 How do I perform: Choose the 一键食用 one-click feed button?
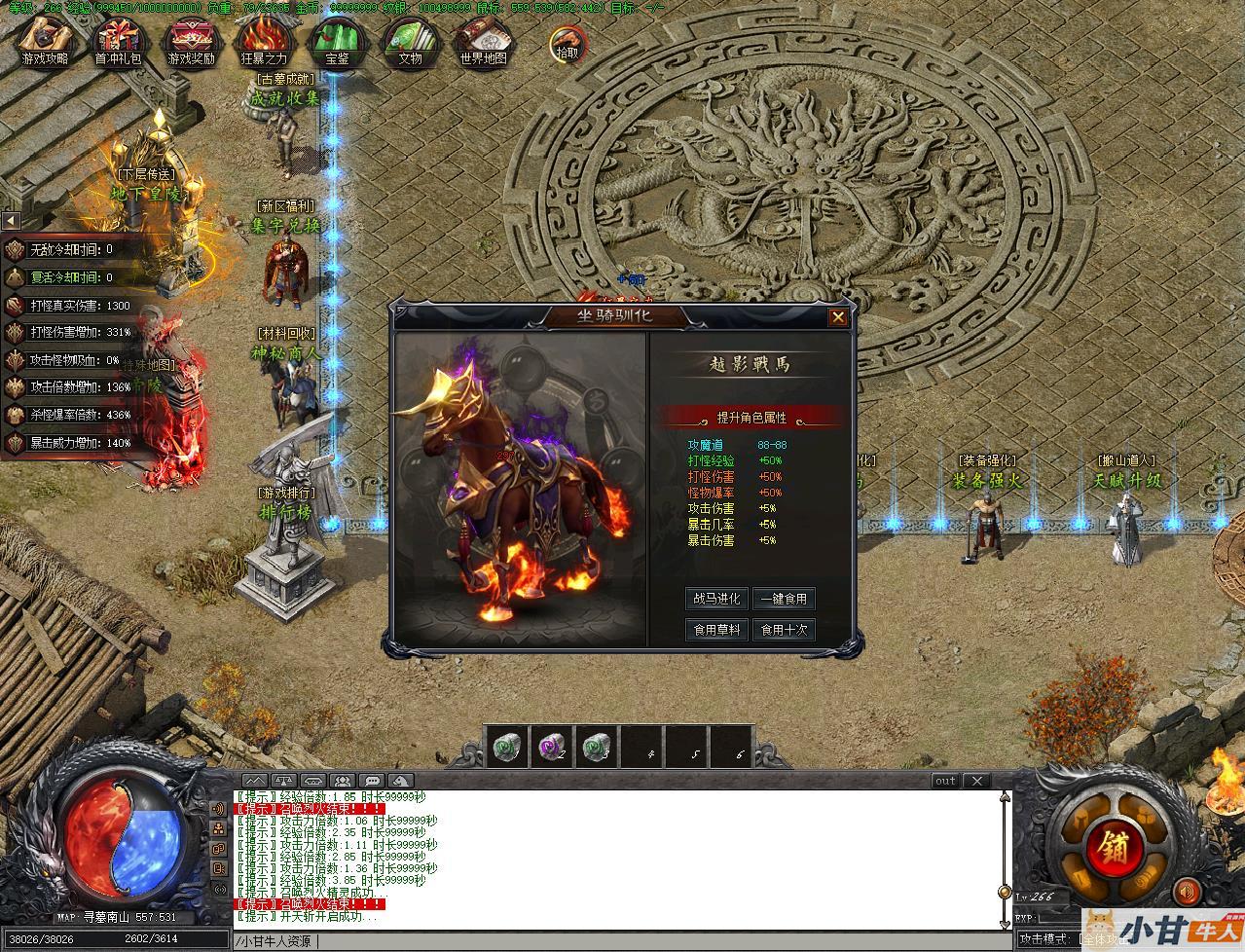tap(784, 599)
